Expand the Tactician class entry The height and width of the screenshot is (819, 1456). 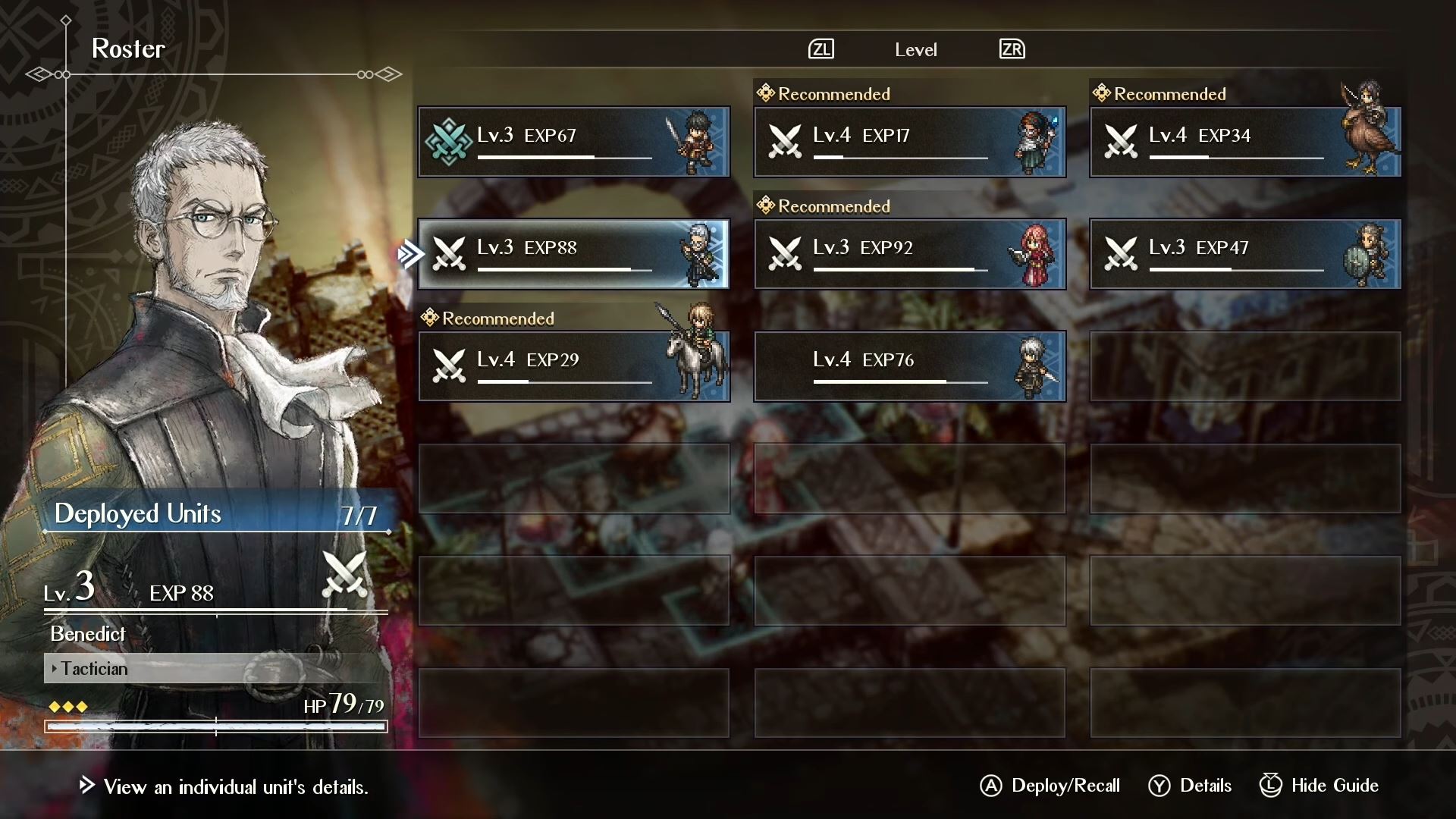(91, 669)
